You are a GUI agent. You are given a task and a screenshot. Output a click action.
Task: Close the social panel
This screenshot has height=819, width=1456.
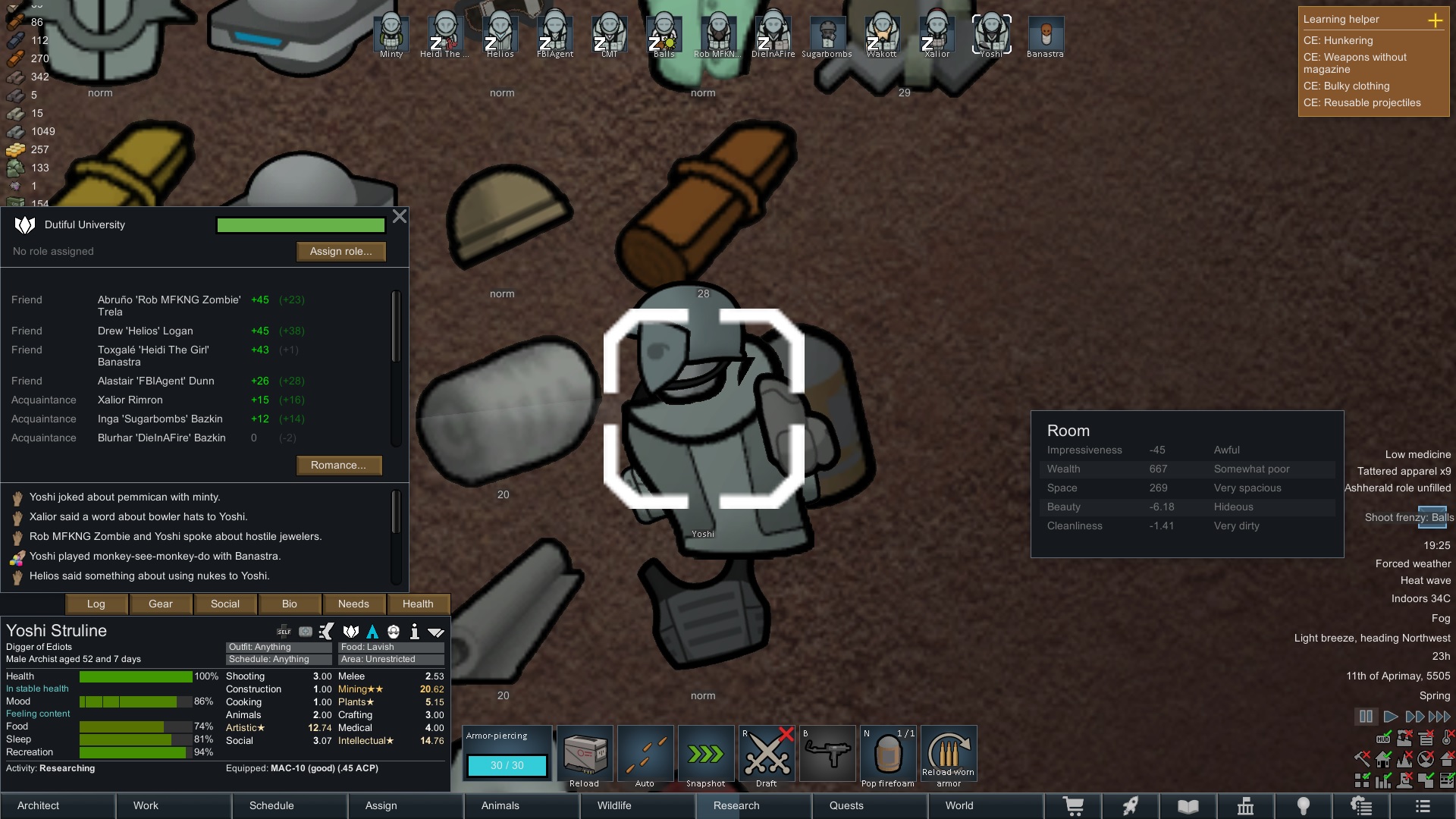coord(400,217)
